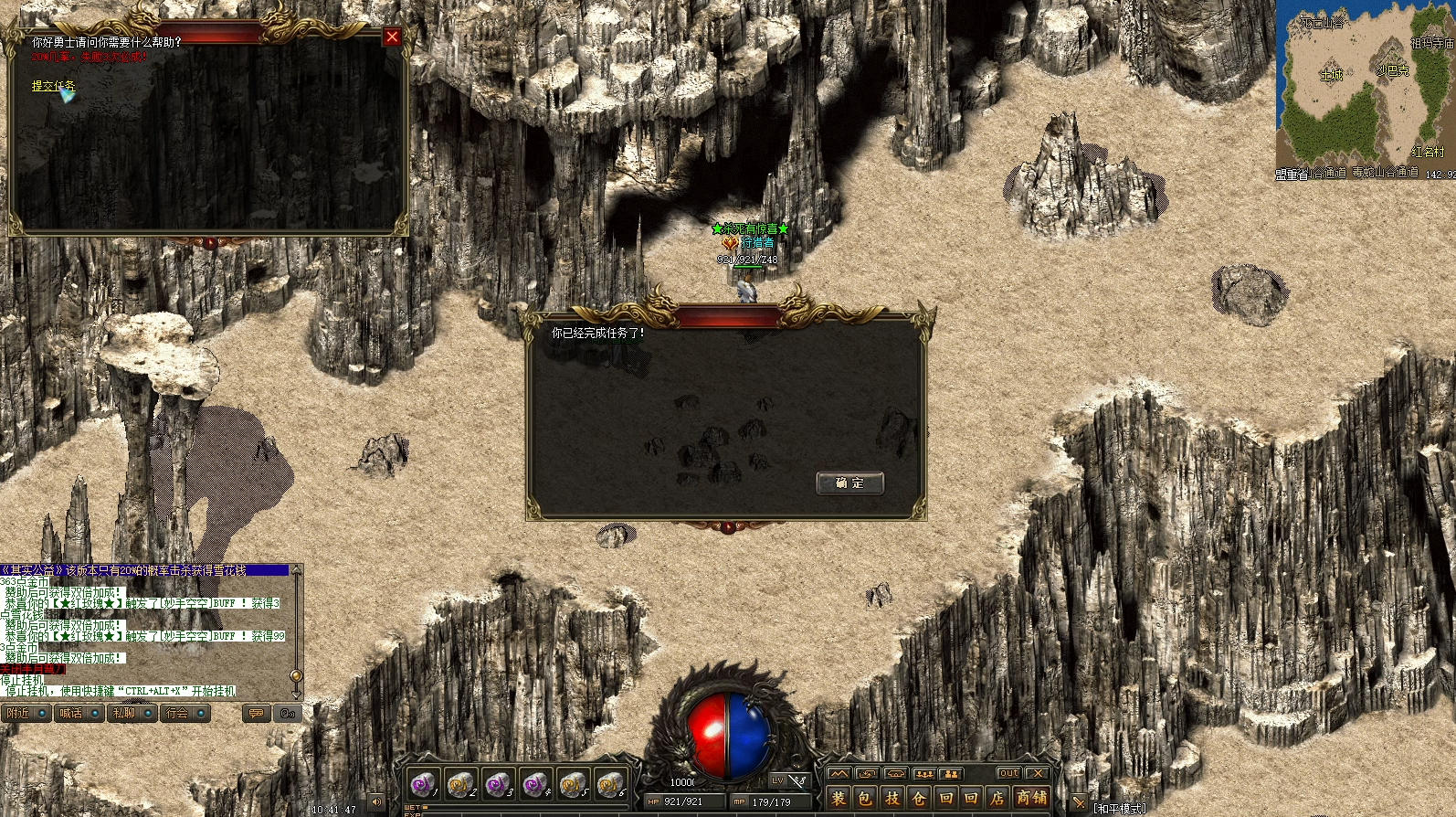
Task: Open the 店 shop button
Action: point(997,798)
